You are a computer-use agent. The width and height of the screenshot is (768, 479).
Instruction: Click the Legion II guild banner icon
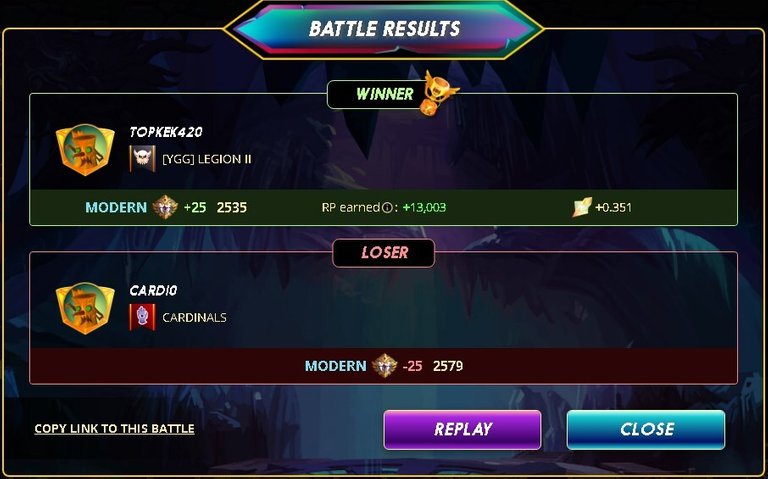pos(143,158)
